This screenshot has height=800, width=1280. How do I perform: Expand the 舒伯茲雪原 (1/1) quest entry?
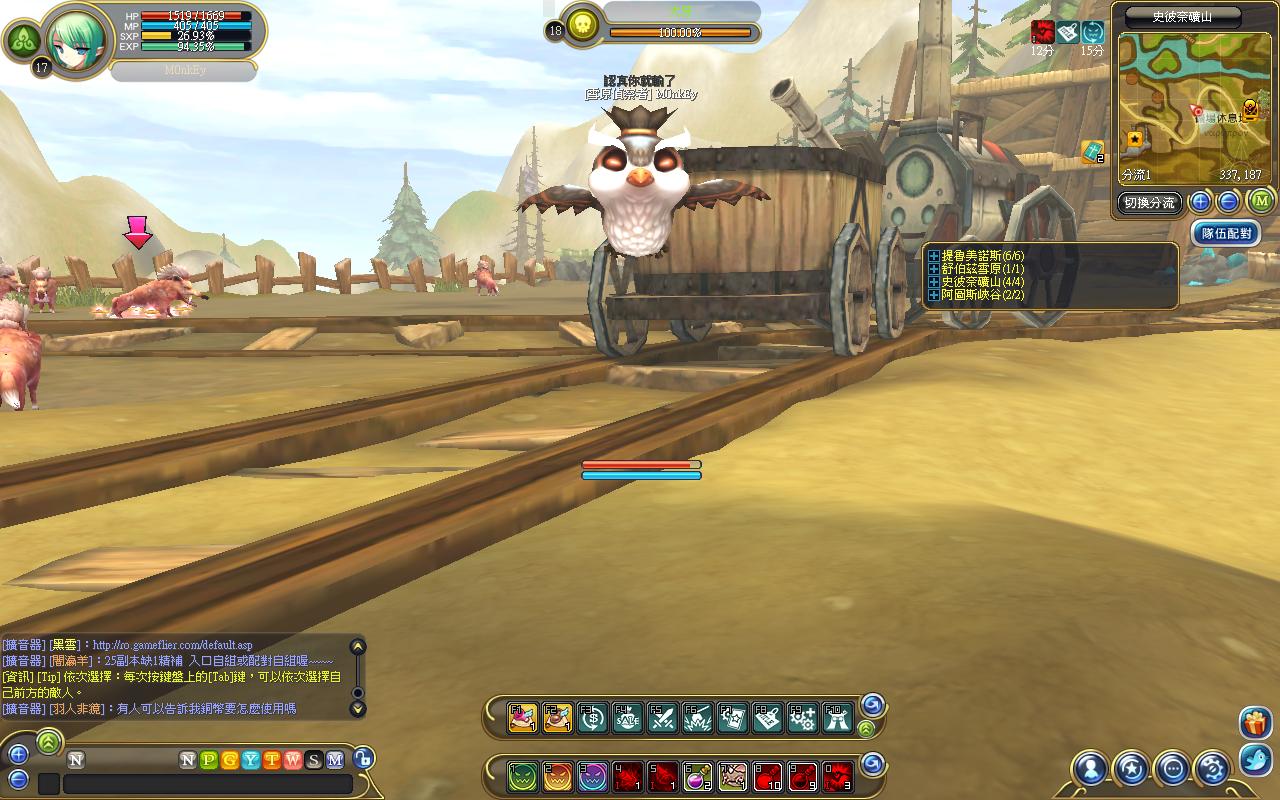(934, 269)
